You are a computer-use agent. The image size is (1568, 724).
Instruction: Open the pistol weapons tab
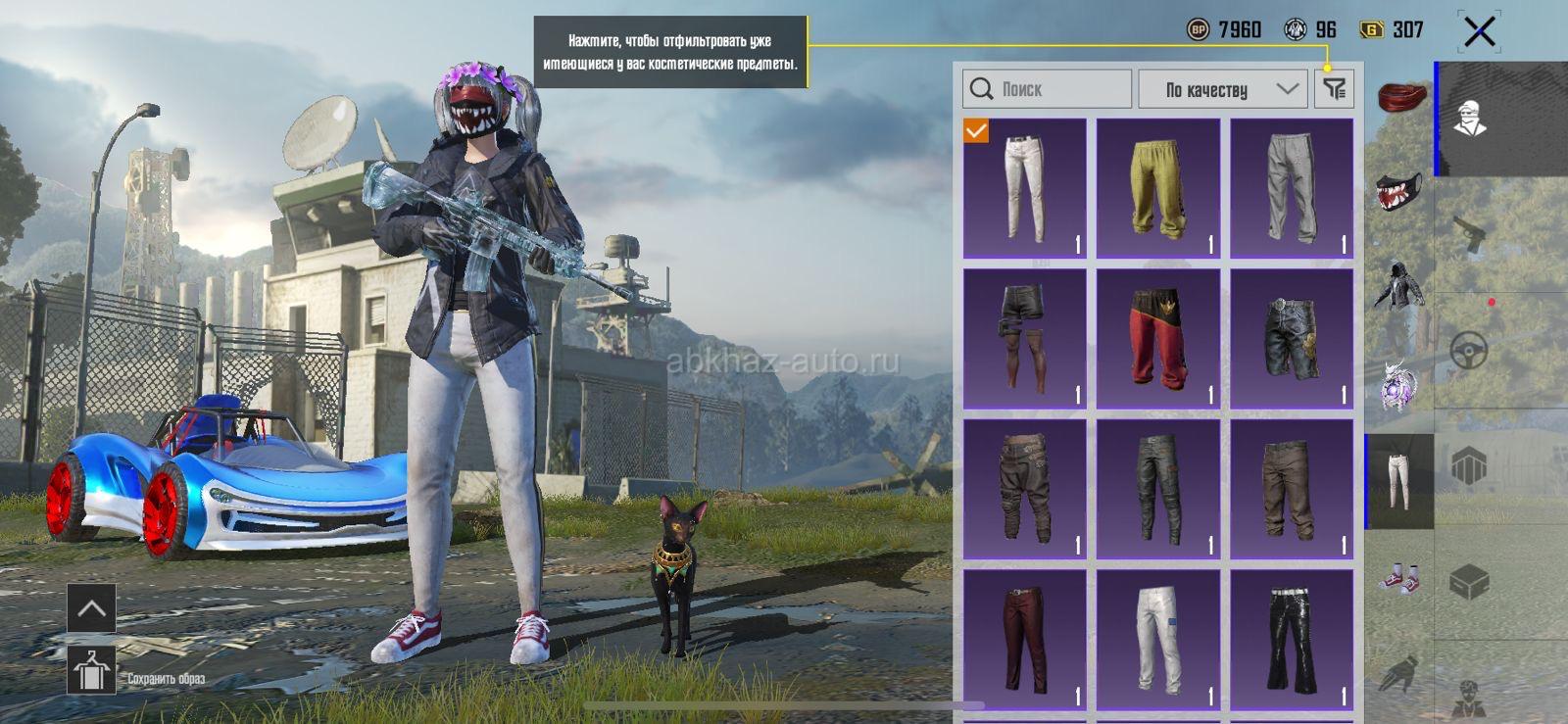click(x=1469, y=235)
